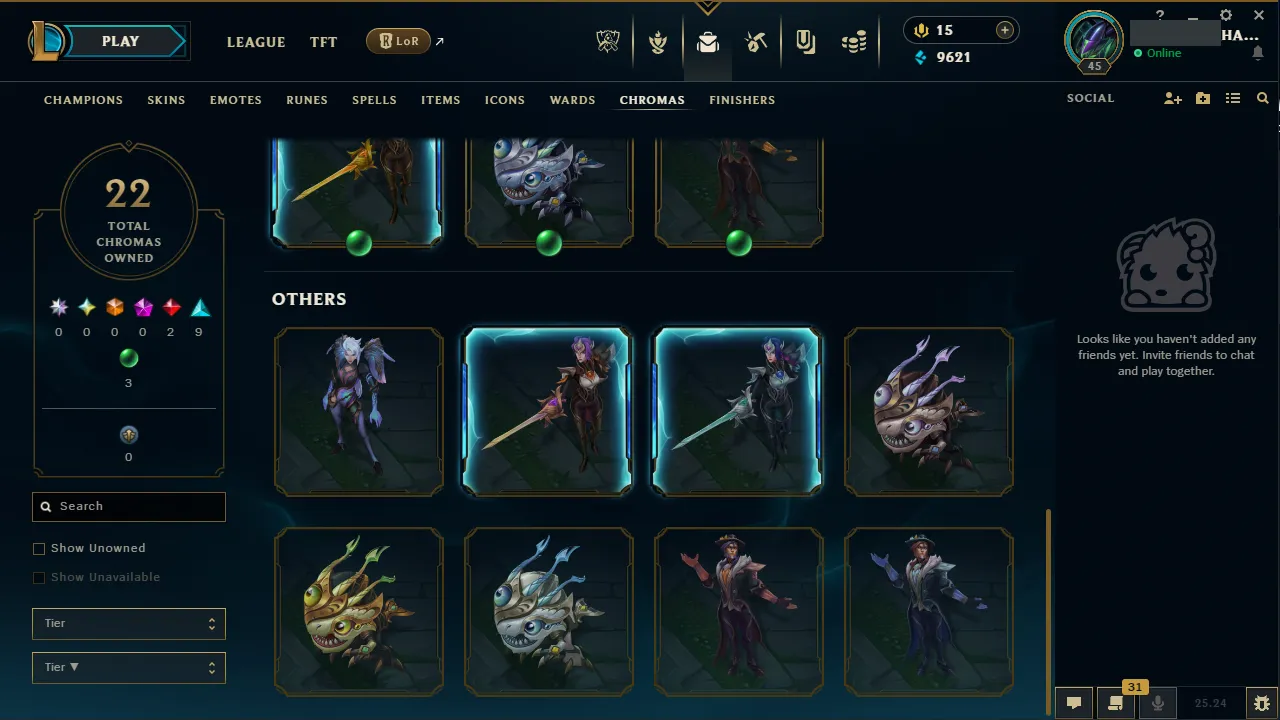Launch LoR with the LoR button
1280x720 pixels.
[x=398, y=41]
